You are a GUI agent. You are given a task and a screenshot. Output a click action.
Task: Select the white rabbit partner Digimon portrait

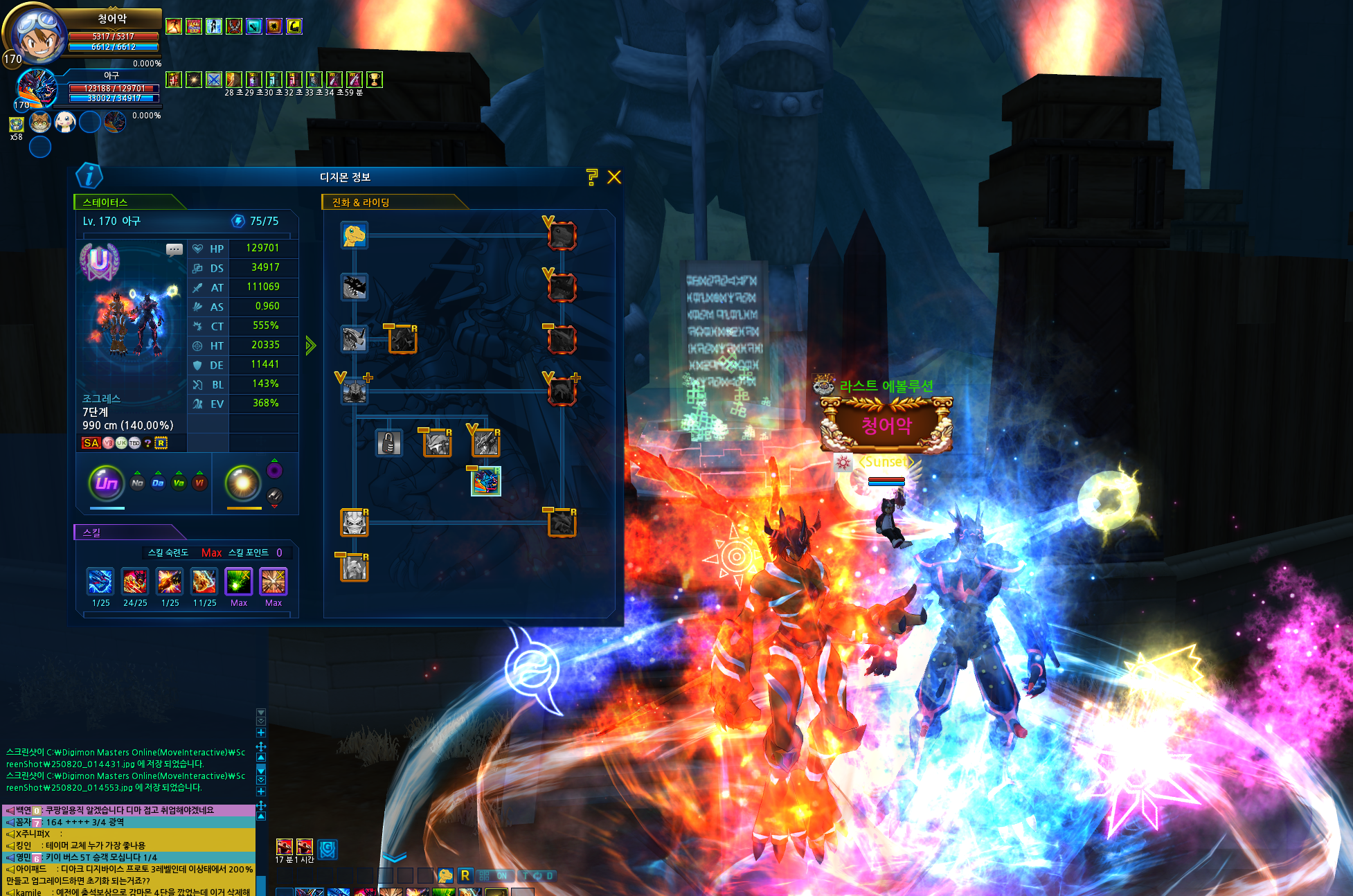[65, 123]
